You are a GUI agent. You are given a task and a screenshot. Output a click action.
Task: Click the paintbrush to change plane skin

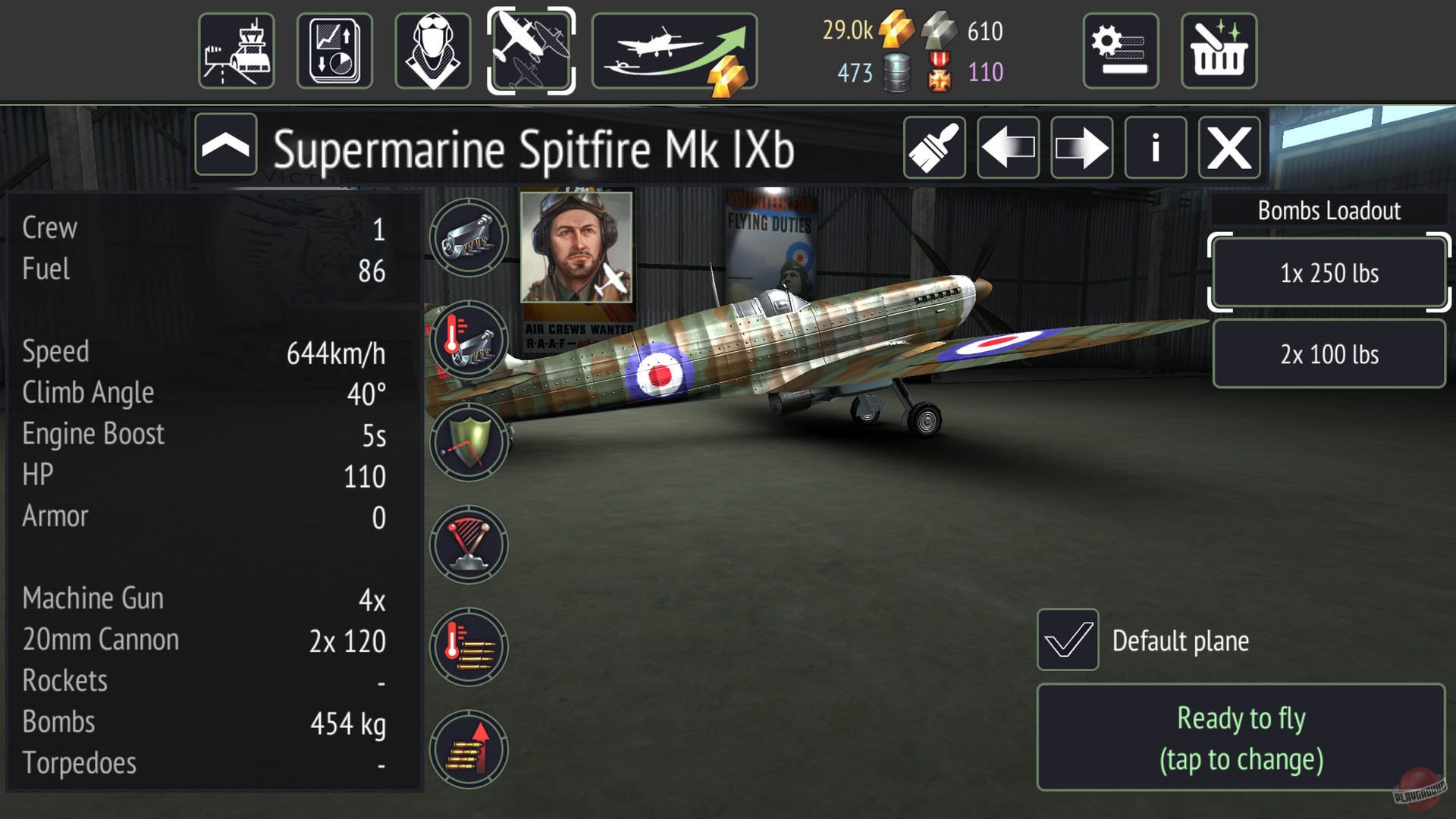934,147
